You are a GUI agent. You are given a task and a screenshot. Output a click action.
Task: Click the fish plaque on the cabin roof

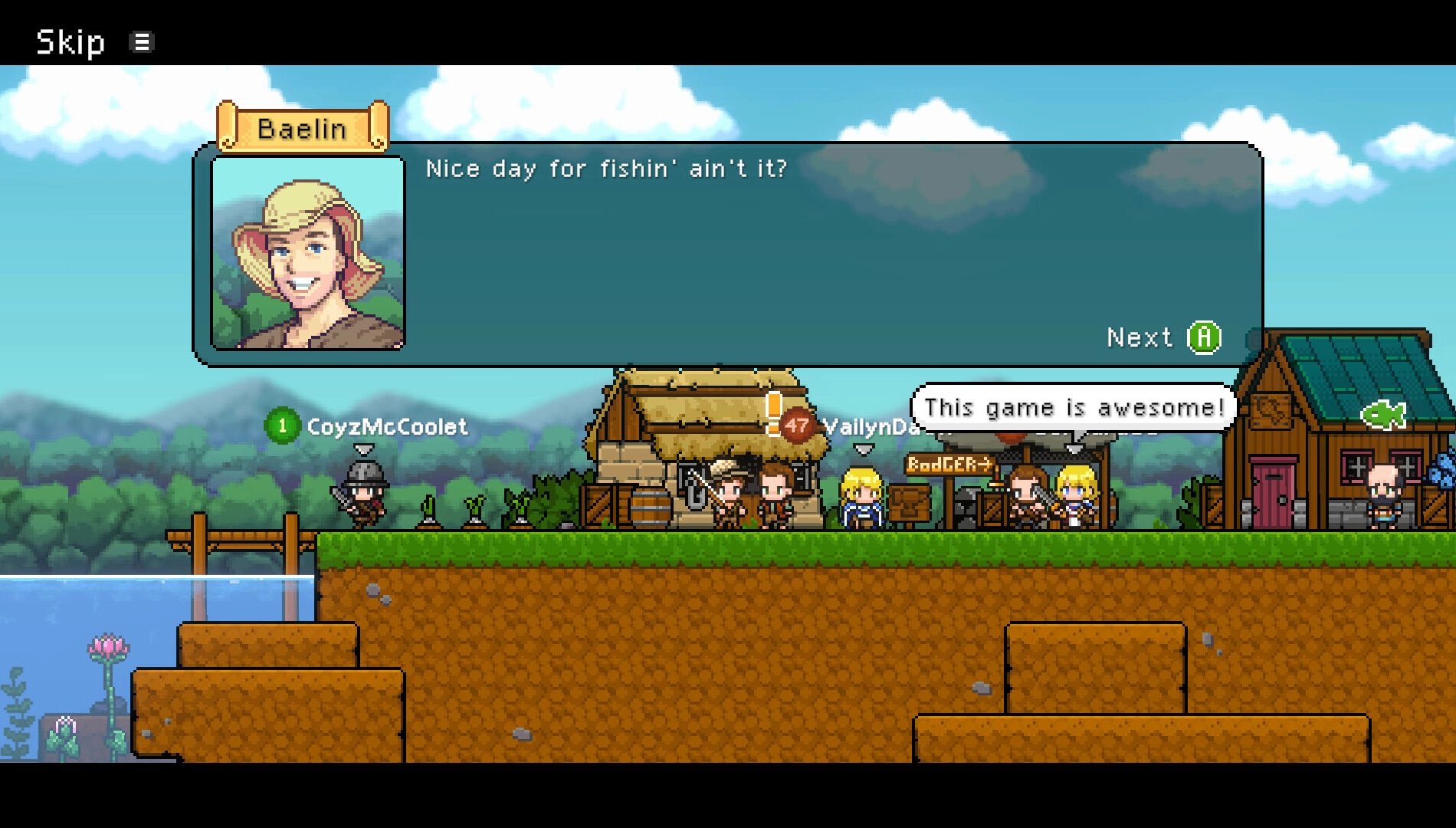1271,410
